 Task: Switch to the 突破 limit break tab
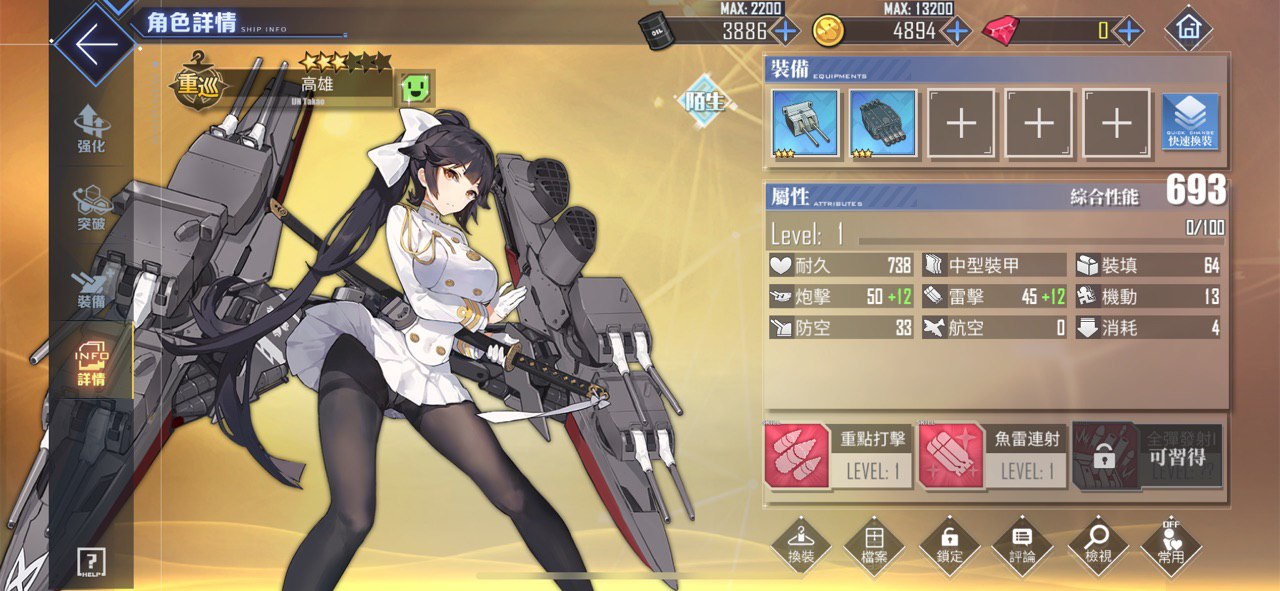point(91,207)
